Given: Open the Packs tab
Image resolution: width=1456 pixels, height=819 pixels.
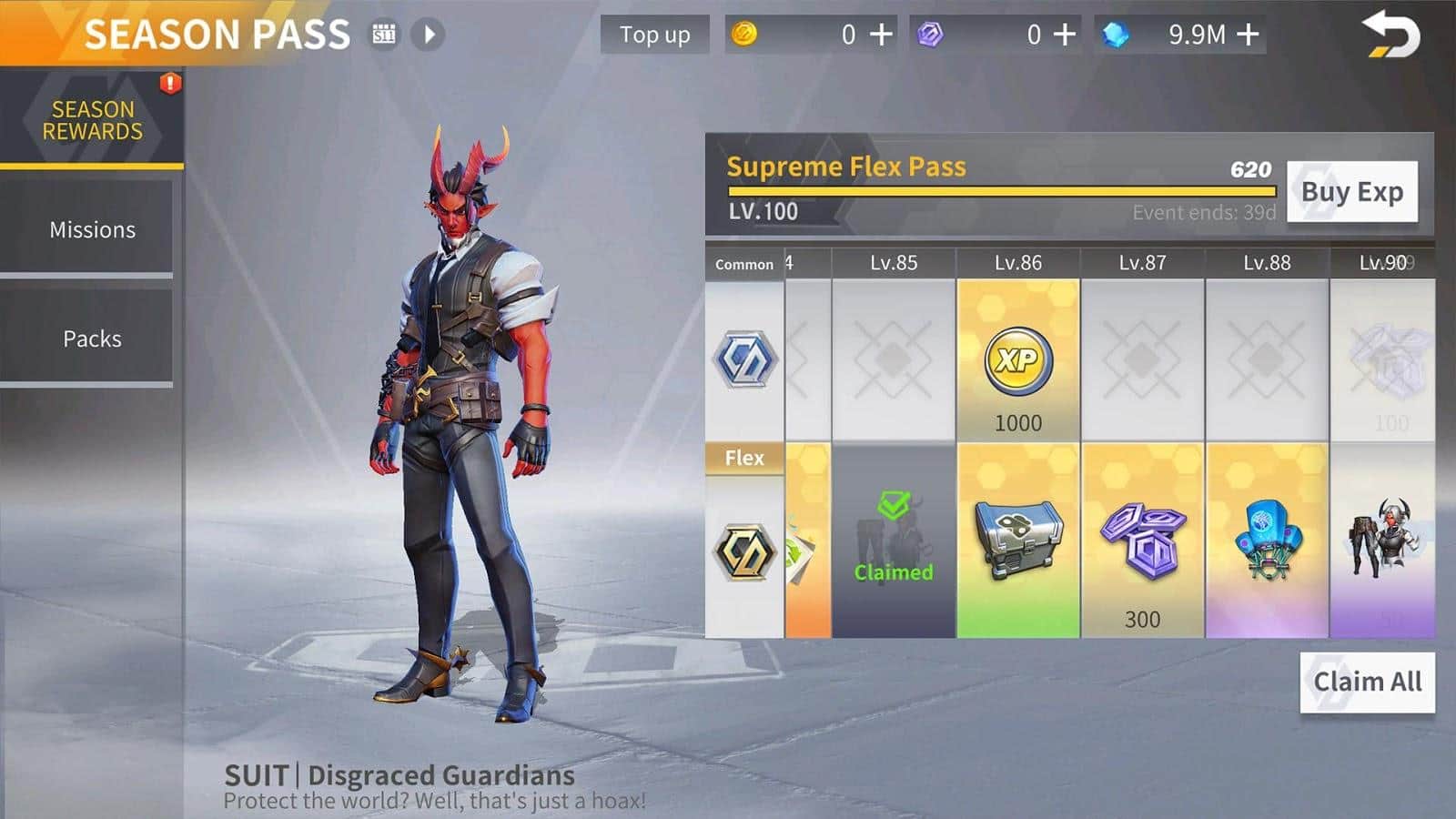Looking at the screenshot, I should [x=92, y=339].
